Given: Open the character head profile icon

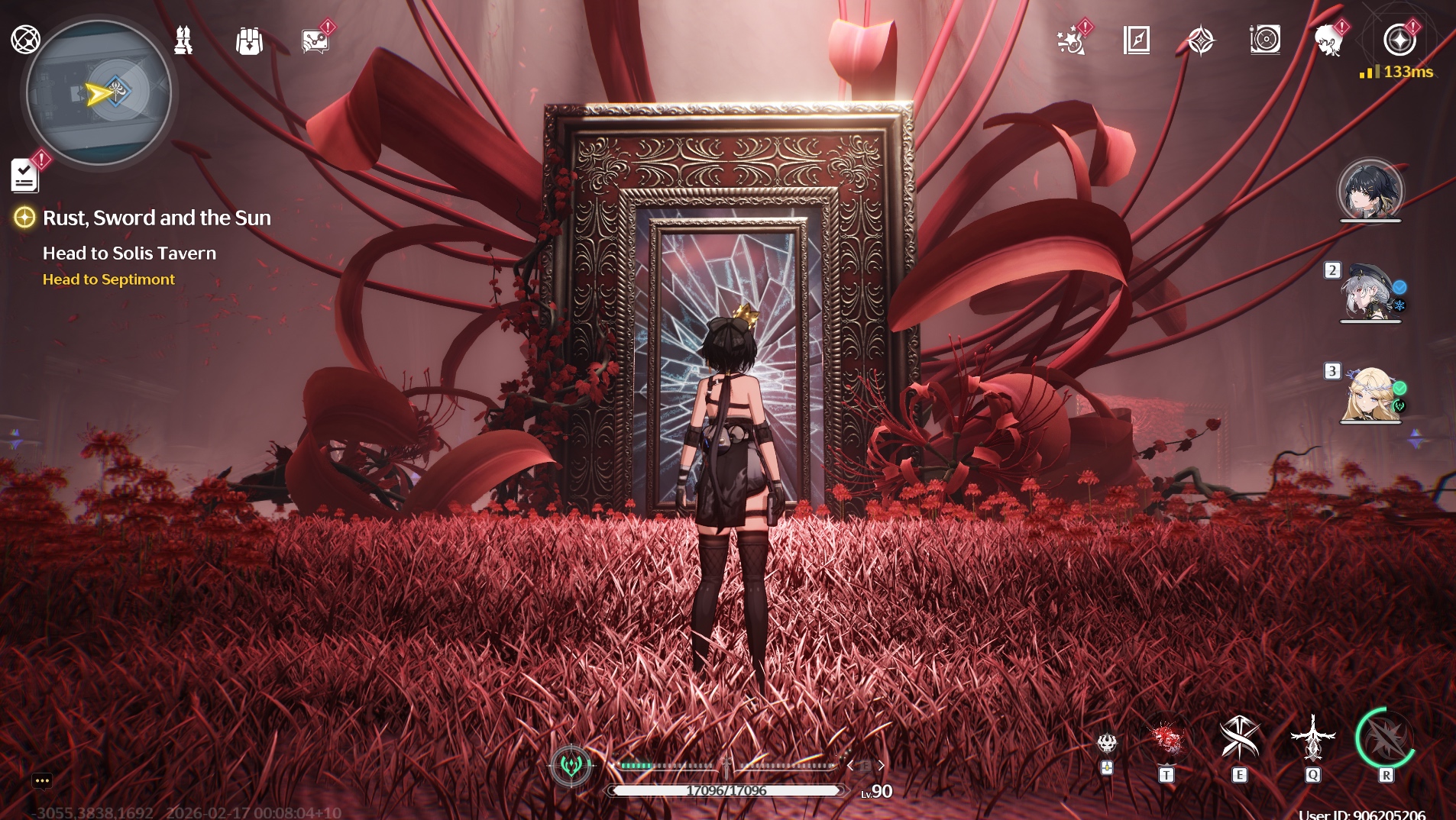Looking at the screenshot, I should point(1329,40).
